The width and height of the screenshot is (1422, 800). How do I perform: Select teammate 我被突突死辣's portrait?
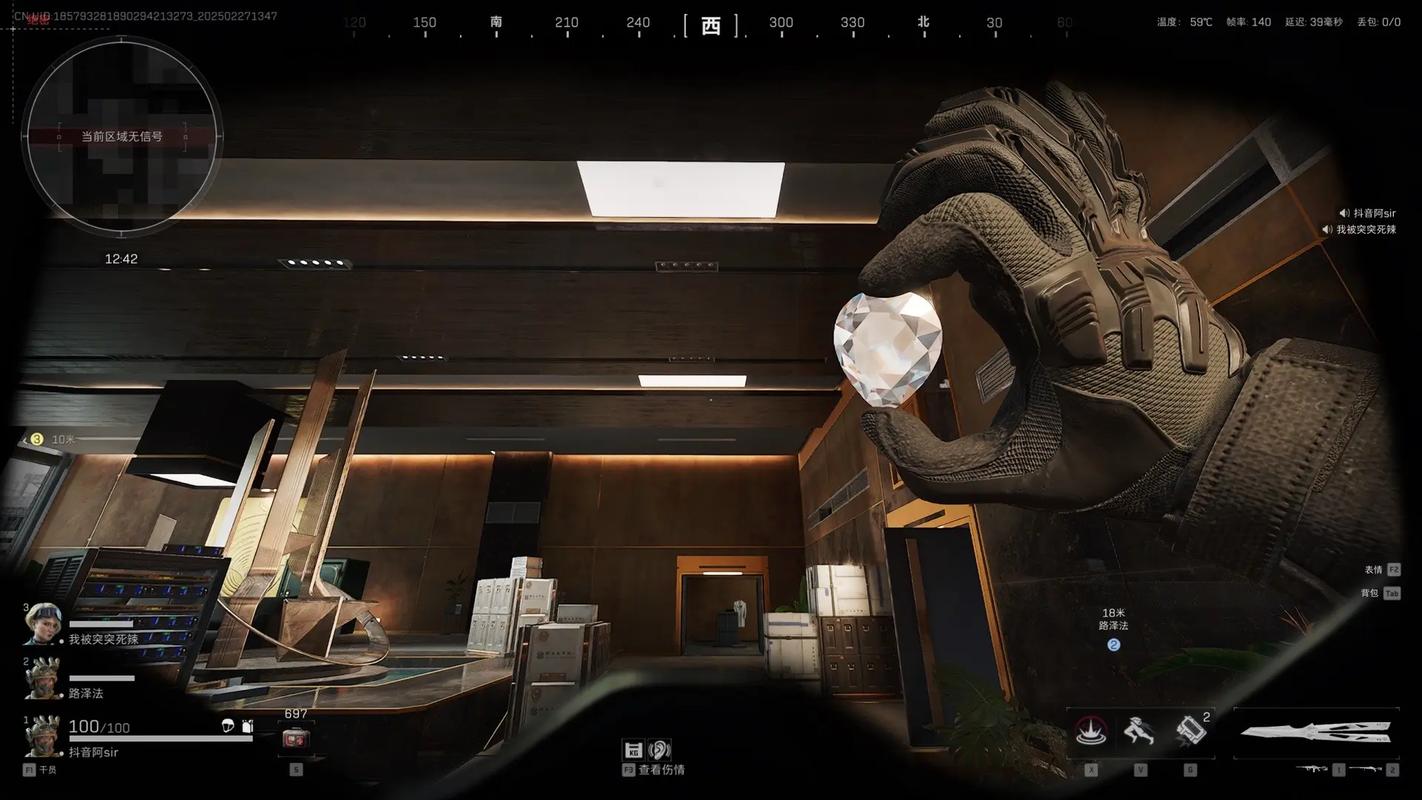pyautogui.click(x=43, y=624)
